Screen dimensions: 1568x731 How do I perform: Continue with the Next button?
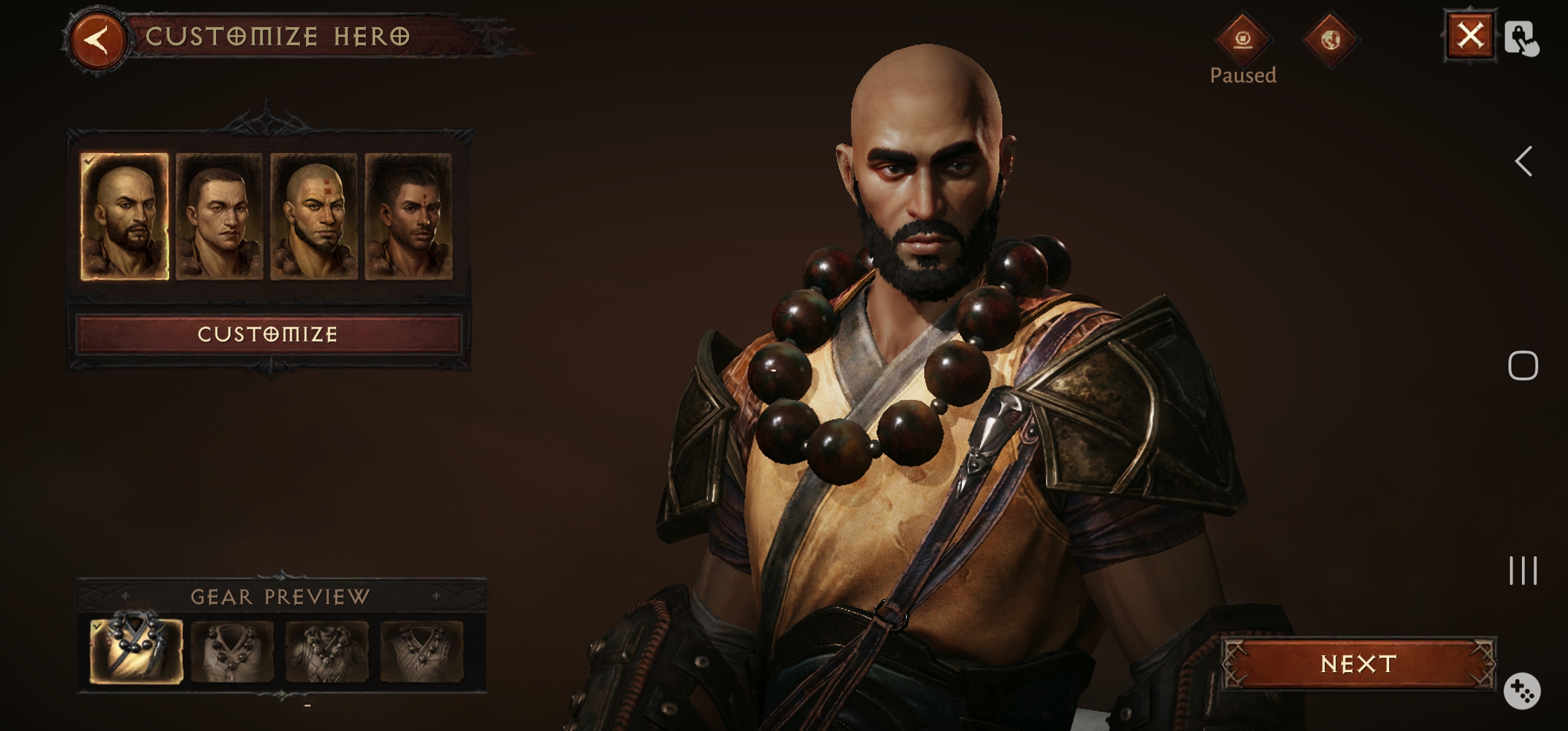pyautogui.click(x=1358, y=664)
